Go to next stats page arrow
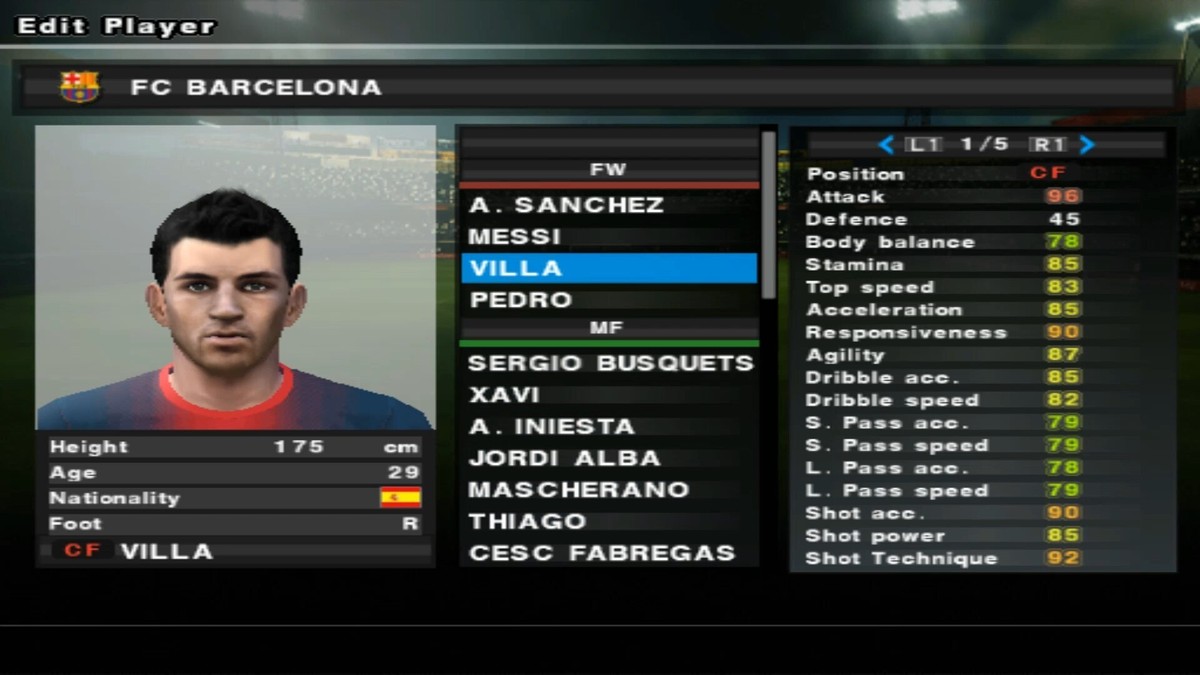Viewport: 1200px width, 675px height. [1087, 145]
